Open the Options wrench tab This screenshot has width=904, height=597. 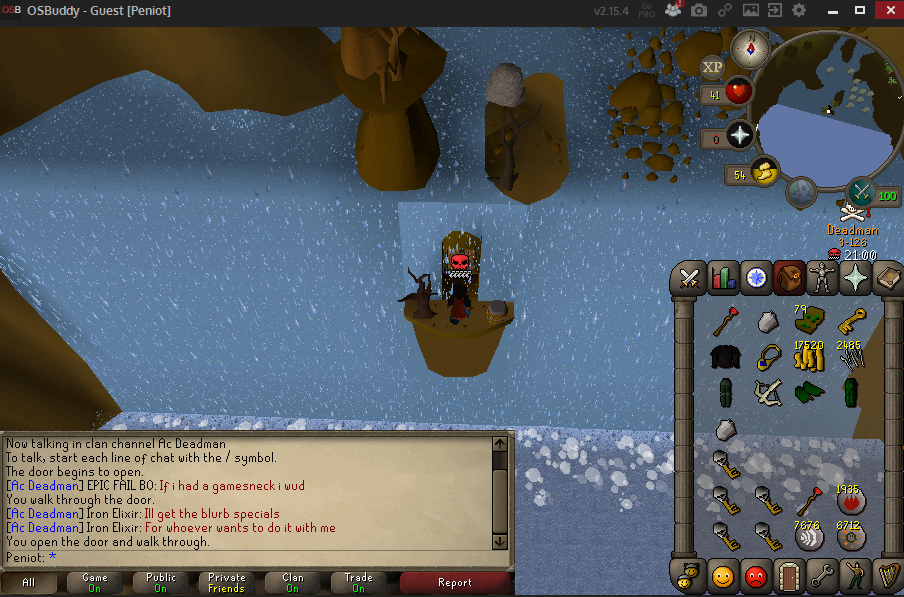pos(822,576)
